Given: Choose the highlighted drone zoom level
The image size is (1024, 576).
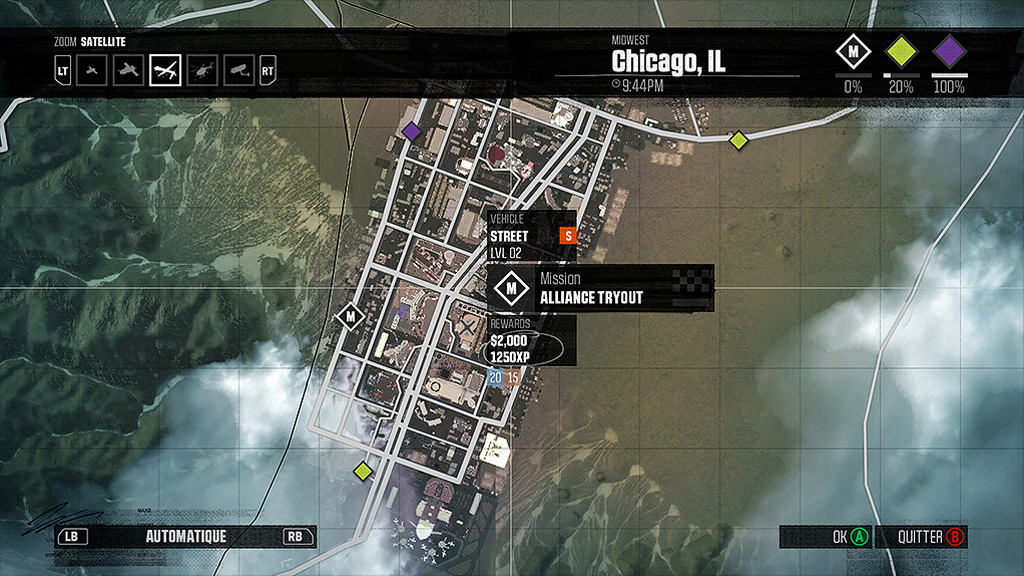Looking at the screenshot, I should tap(165, 71).
